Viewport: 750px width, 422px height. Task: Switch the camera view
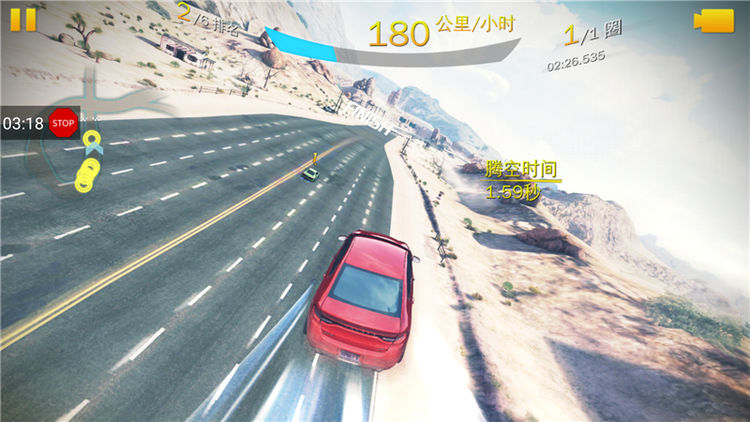[x=715, y=21]
